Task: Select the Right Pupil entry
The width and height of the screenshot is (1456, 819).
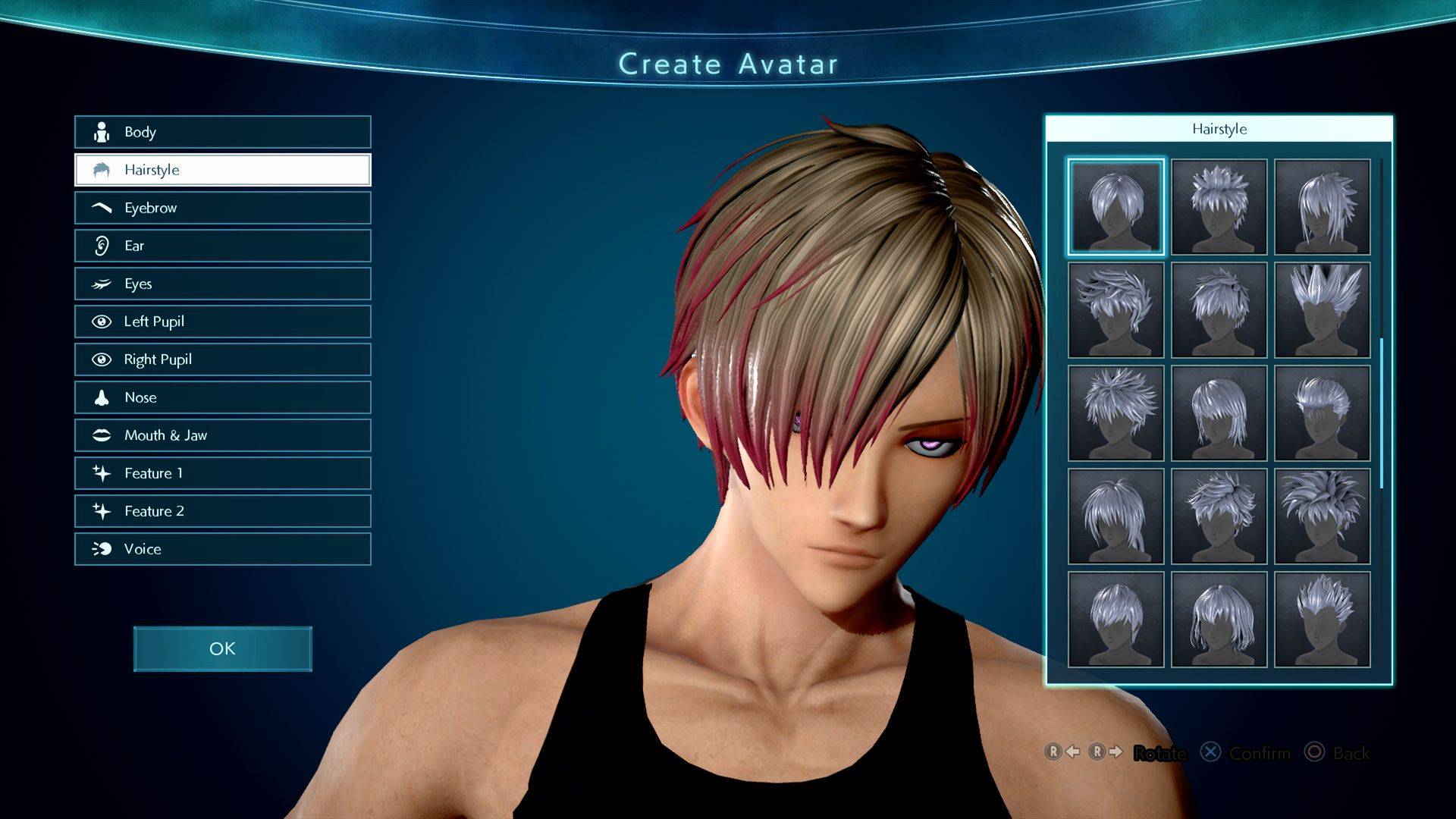Action: pos(222,359)
